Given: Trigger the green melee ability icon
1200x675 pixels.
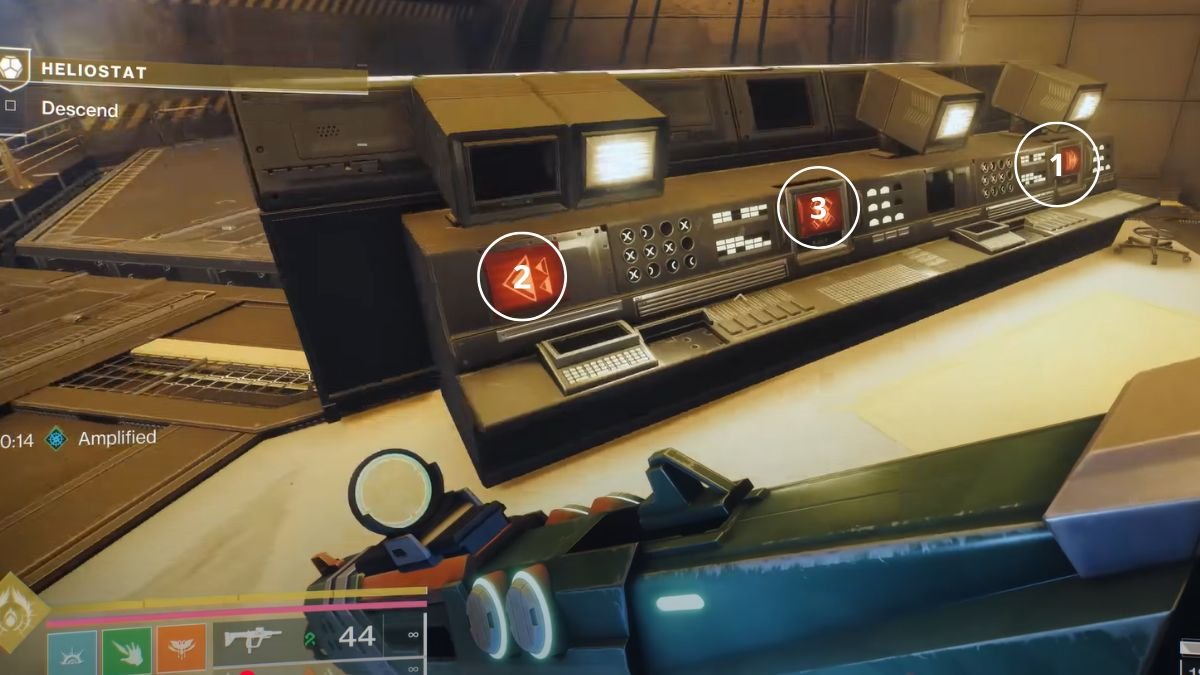Looking at the screenshot, I should point(126,652).
